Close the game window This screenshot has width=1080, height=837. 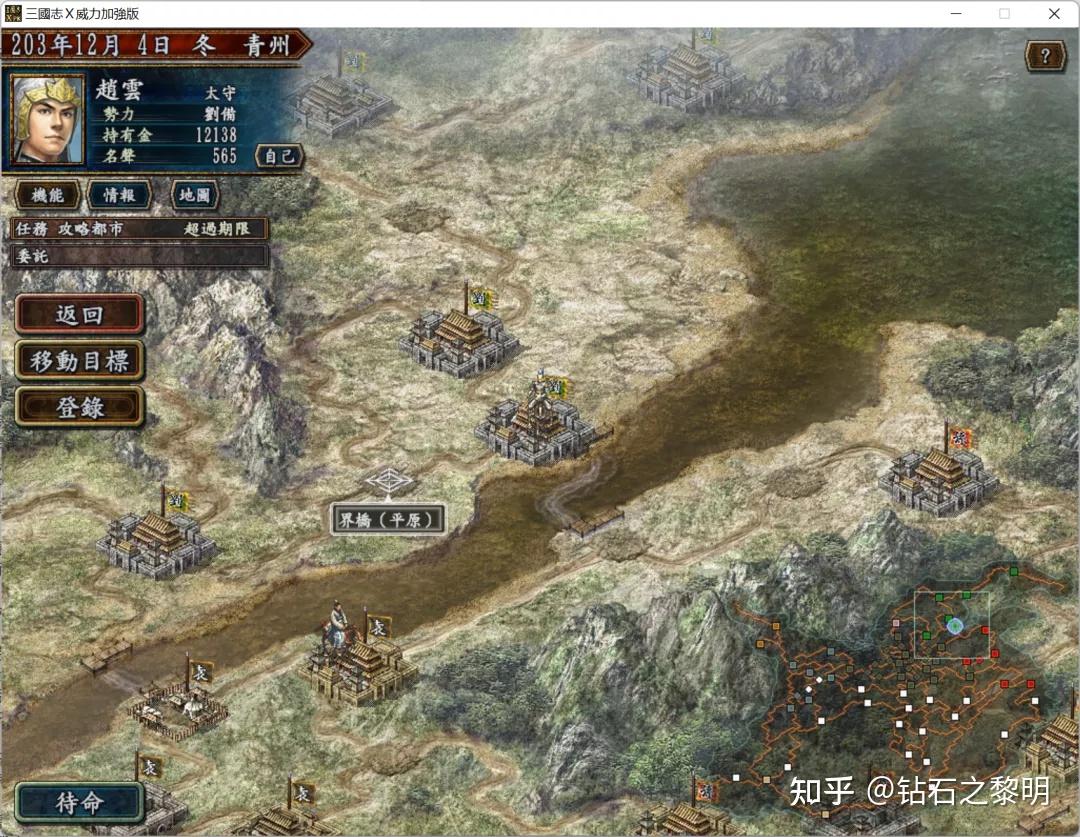[x=1054, y=14]
